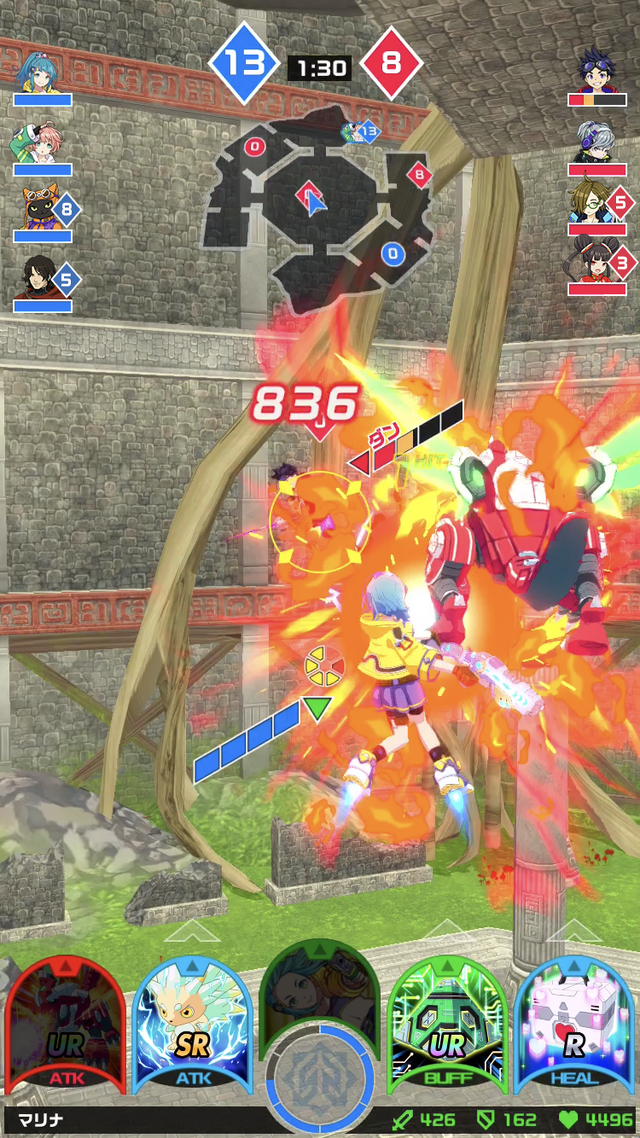Image resolution: width=640 pixels, height=1138 pixels.
Task: Trigger the hero skill portrait card
Action: click(318, 990)
